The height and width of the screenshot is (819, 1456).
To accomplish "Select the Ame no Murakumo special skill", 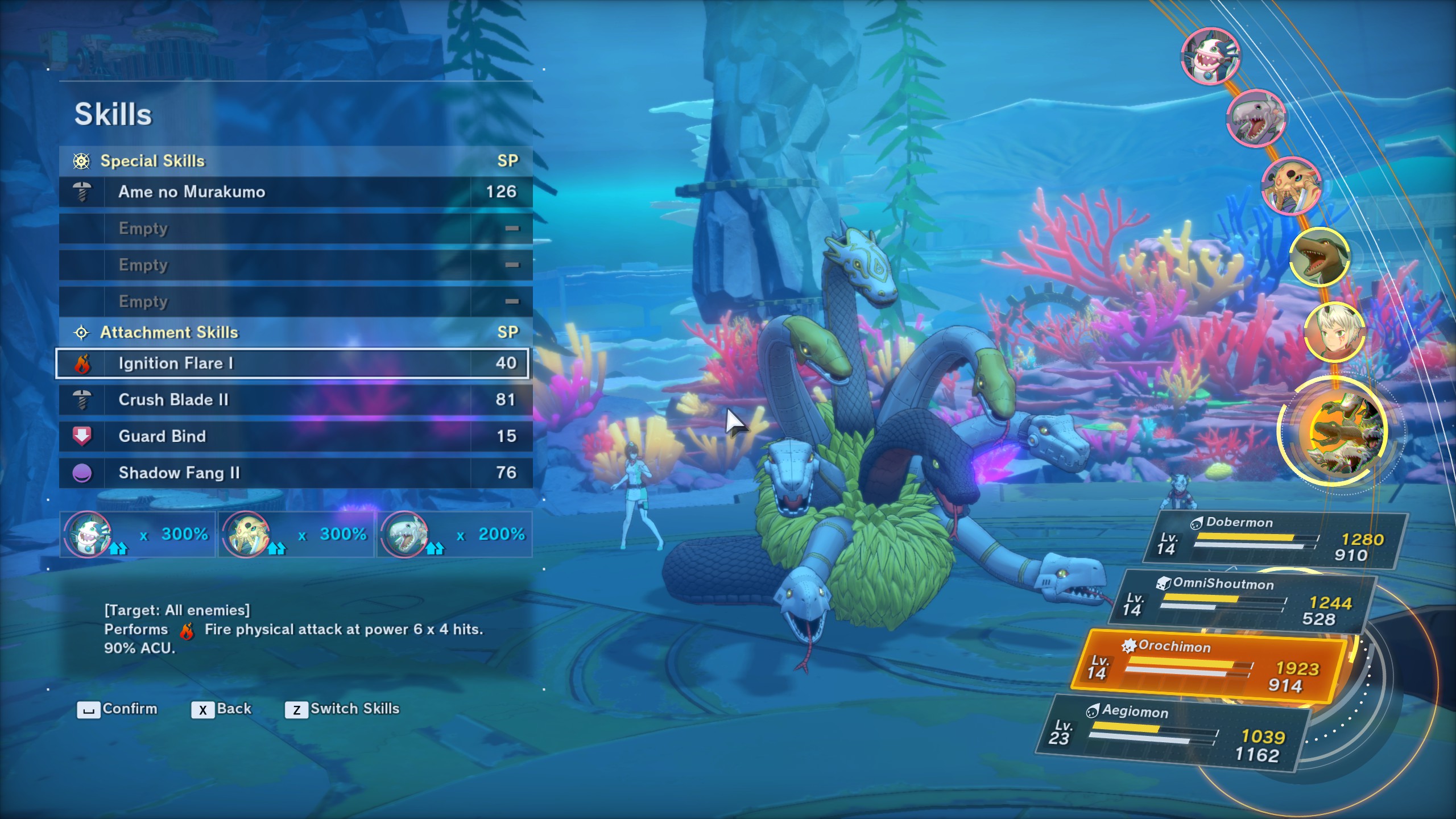I will point(296,192).
